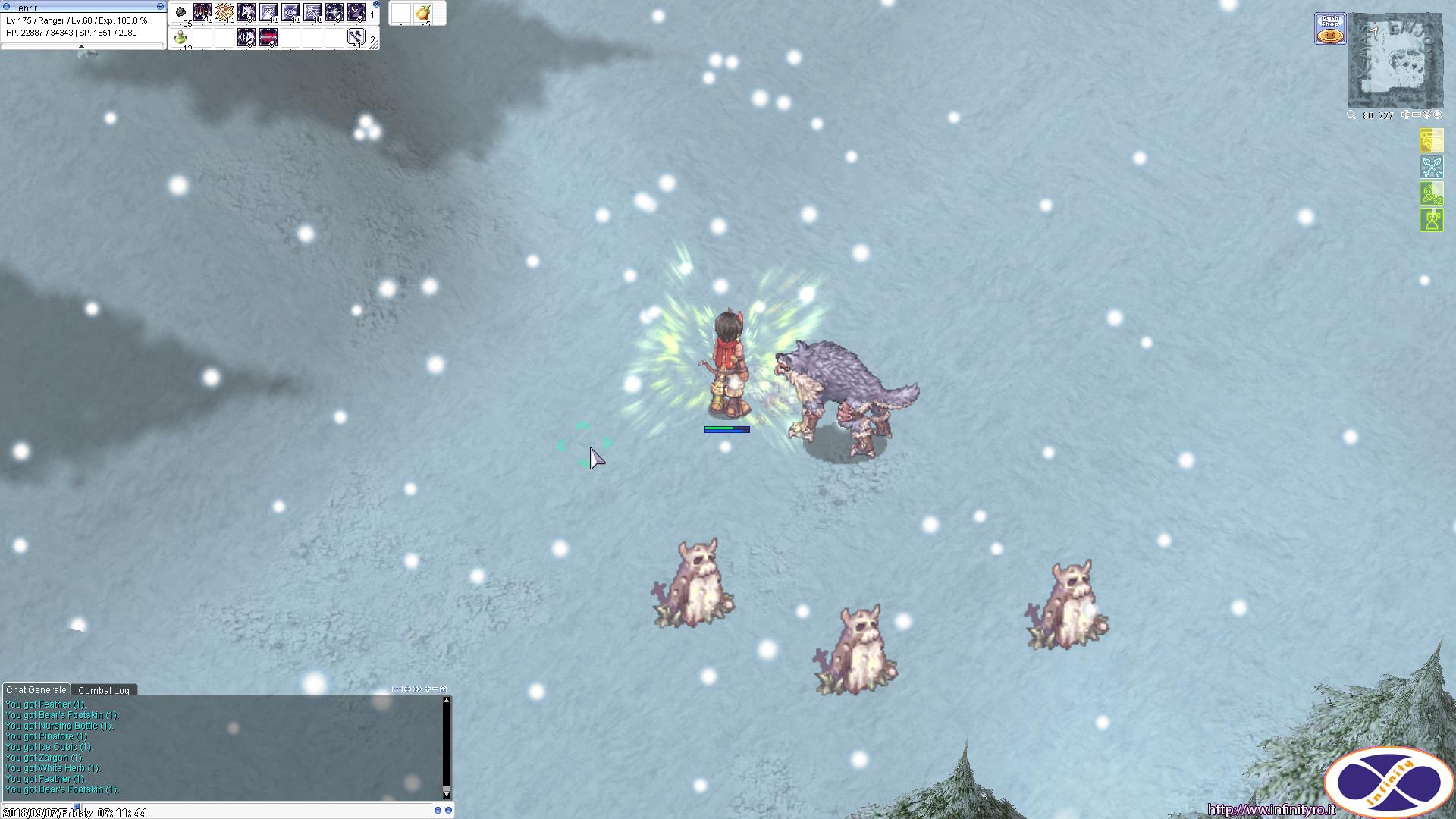Open the Cash Shop
This screenshot has height=819, width=1456.
coord(1330,29)
